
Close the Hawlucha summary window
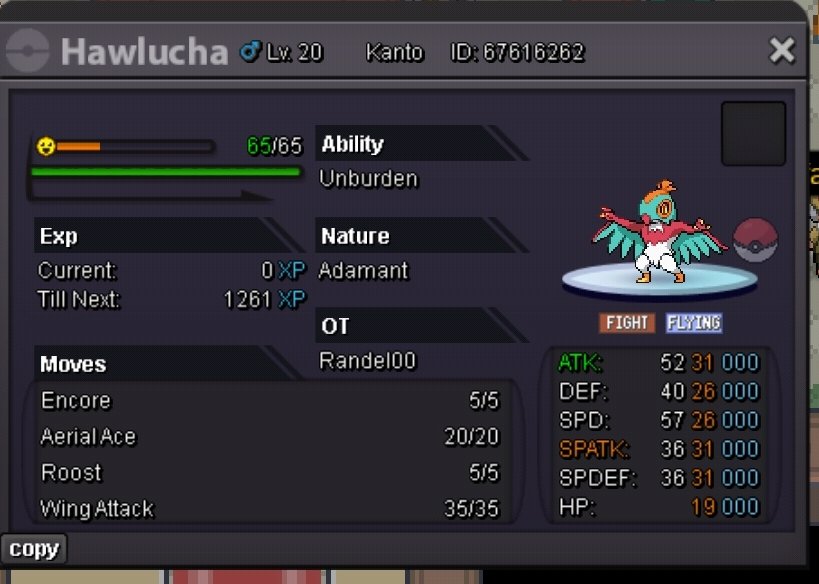coord(781,51)
